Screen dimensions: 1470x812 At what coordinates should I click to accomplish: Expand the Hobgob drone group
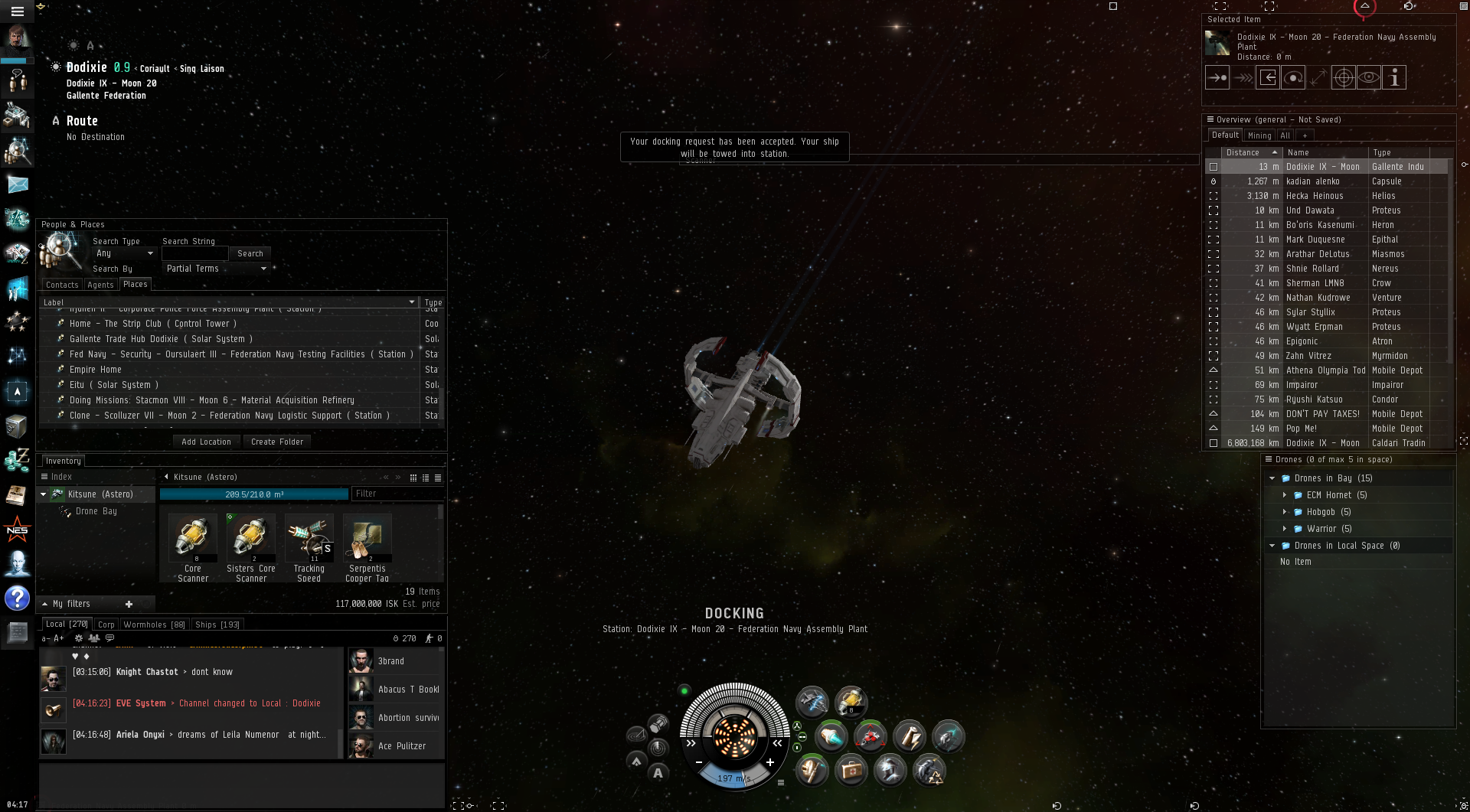tap(1285, 512)
